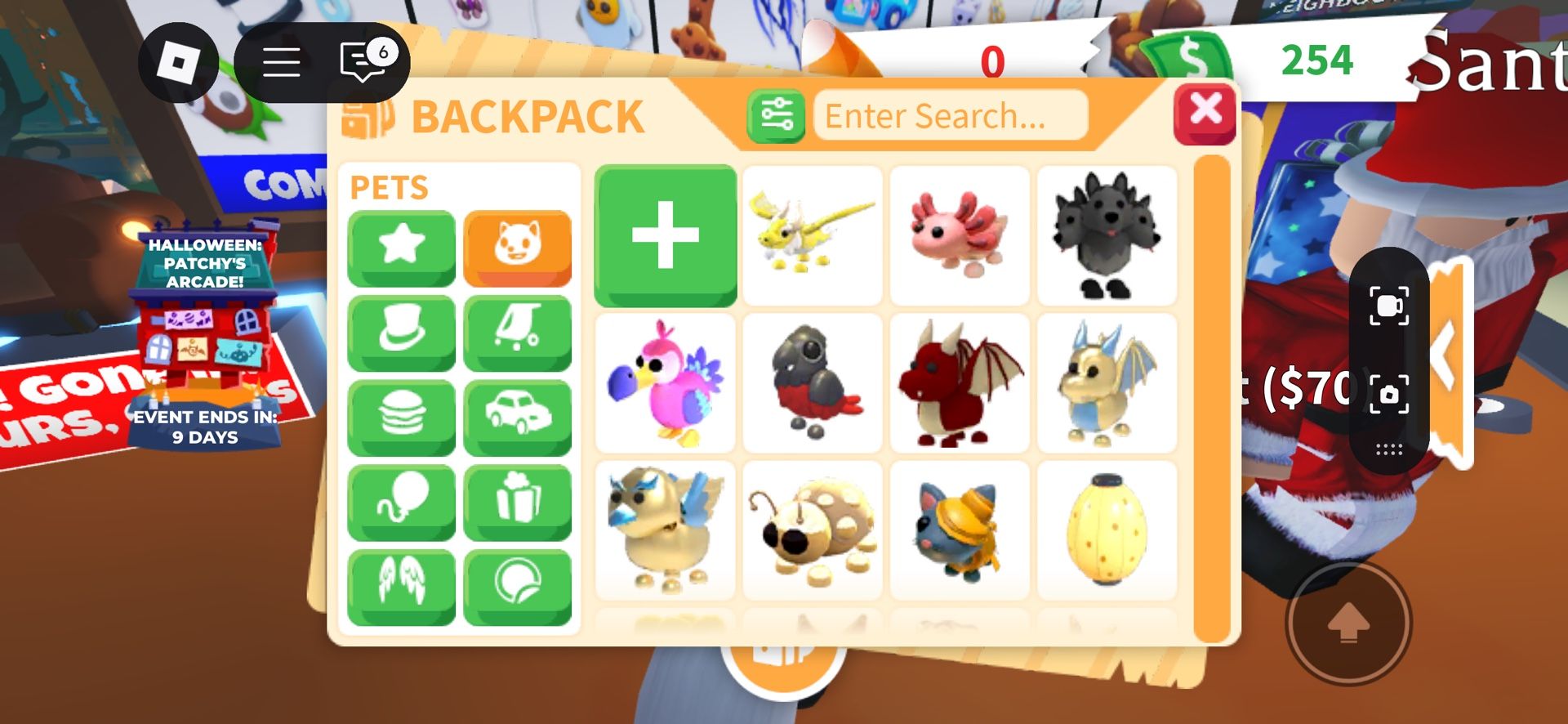This screenshot has width=1568, height=724.
Task: Click the green plus button to equip
Action: pos(665,236)
